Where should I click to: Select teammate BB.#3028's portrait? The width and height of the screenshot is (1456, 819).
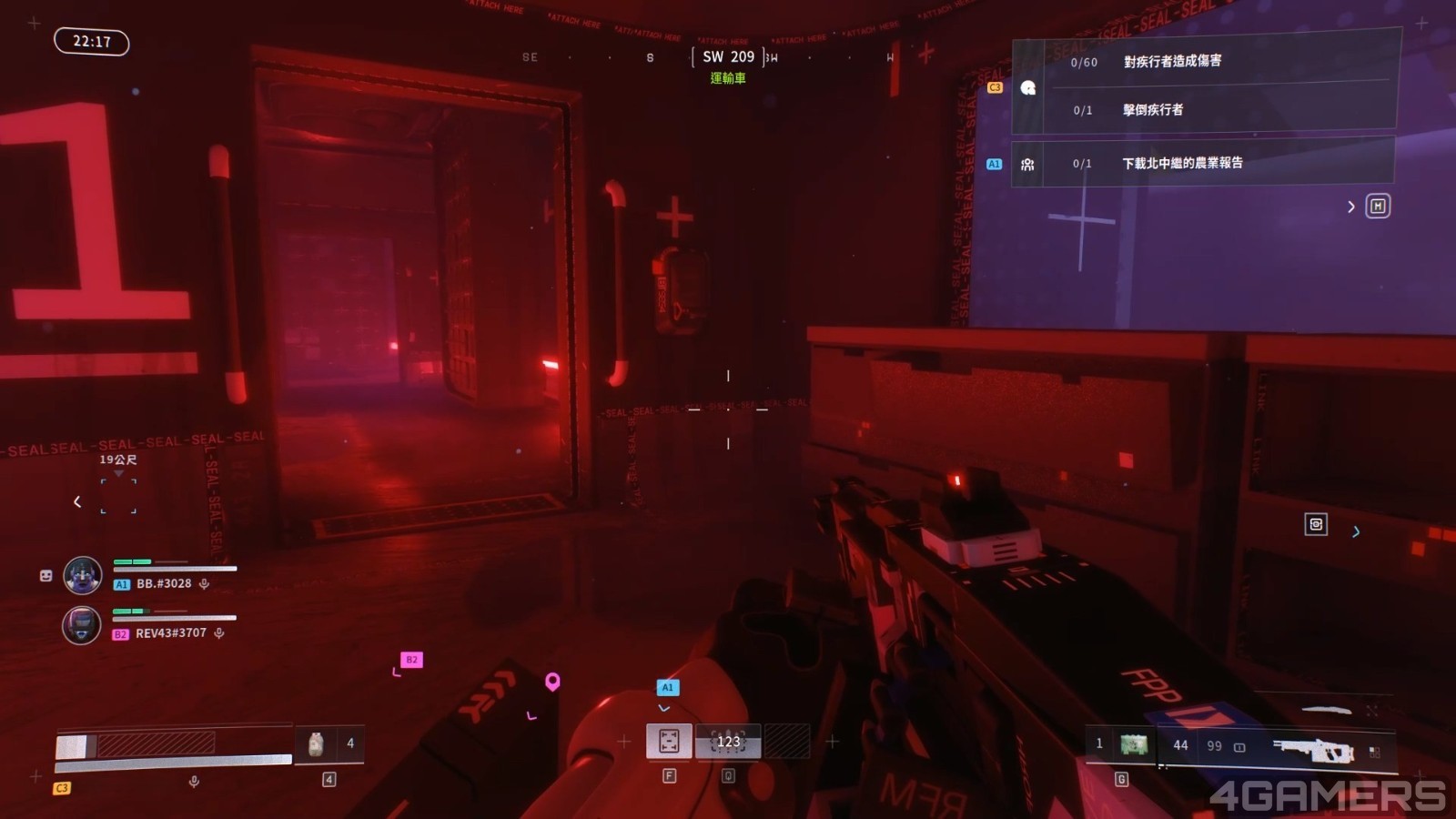pyautogui.click(x=82, y=575)
